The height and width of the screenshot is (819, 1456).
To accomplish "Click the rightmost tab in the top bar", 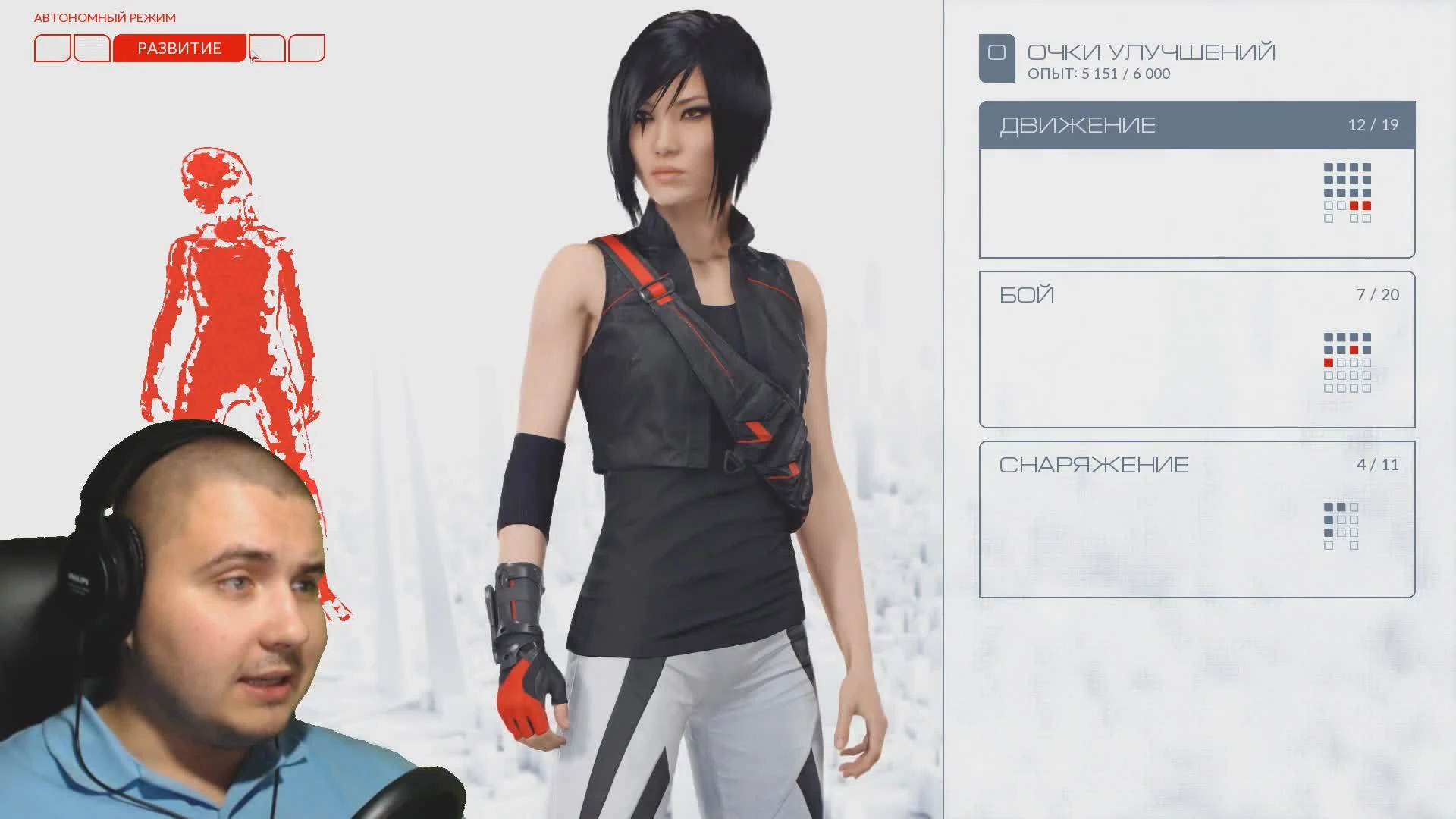I will (306, 48).
